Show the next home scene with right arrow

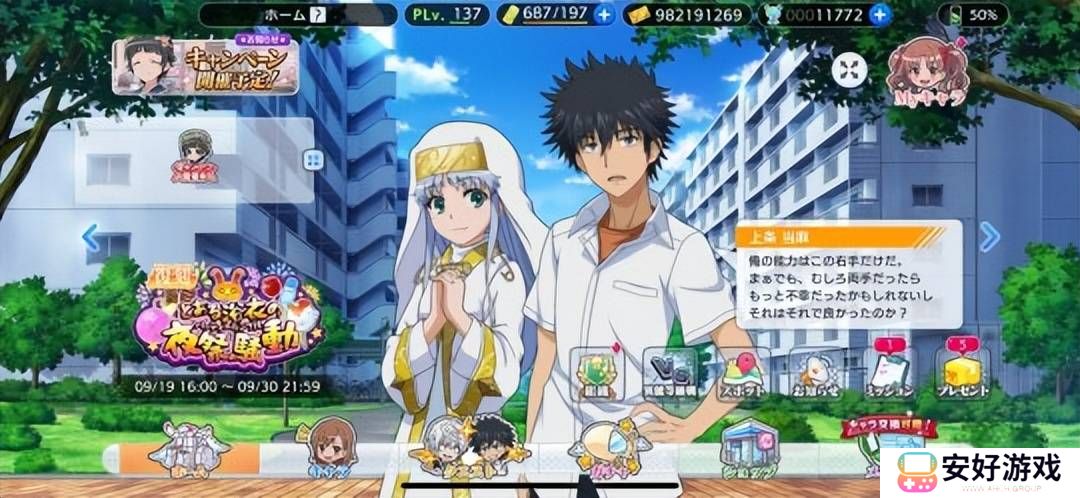pyautogui.click(x=989, y=237)
